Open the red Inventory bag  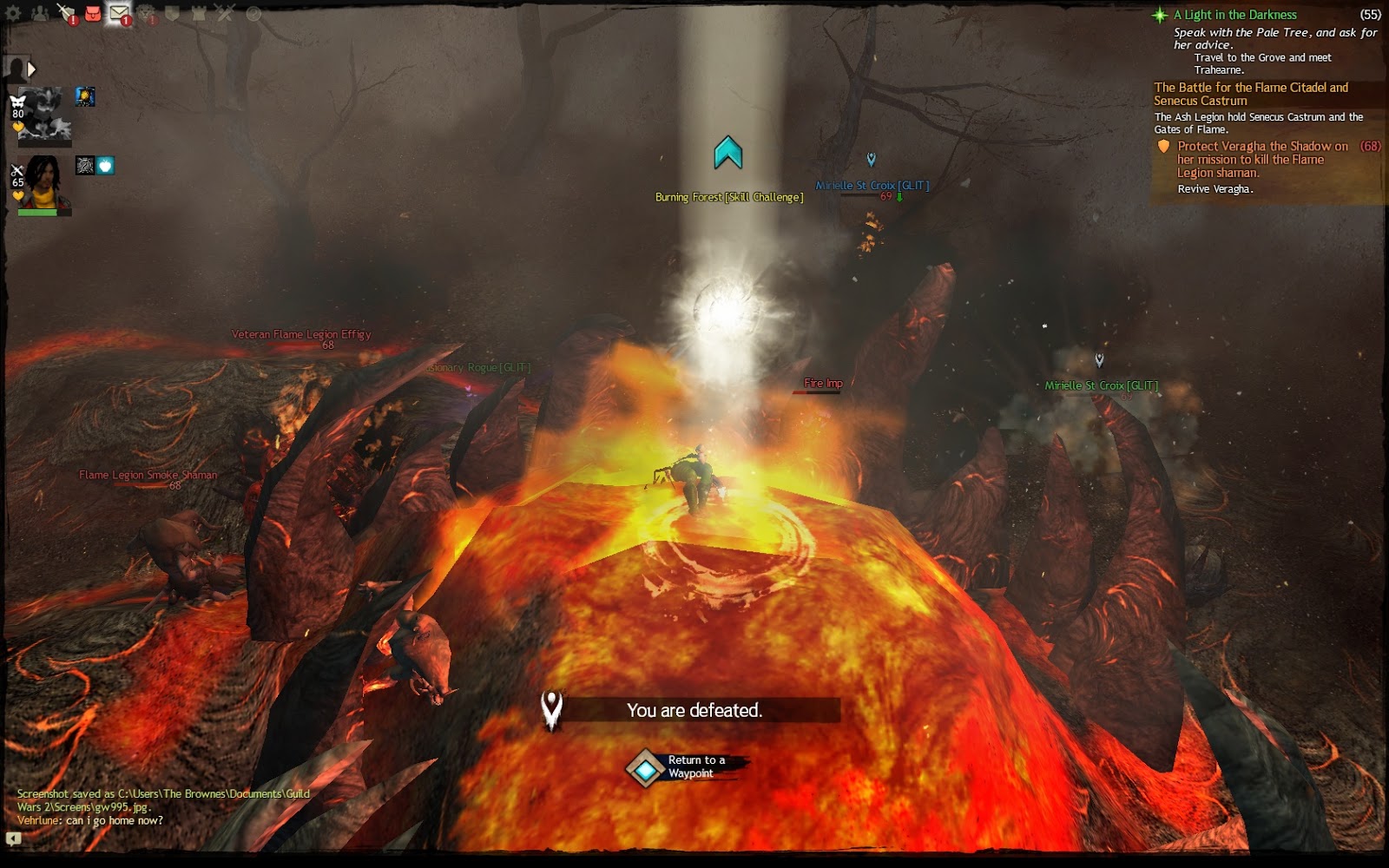93,12
